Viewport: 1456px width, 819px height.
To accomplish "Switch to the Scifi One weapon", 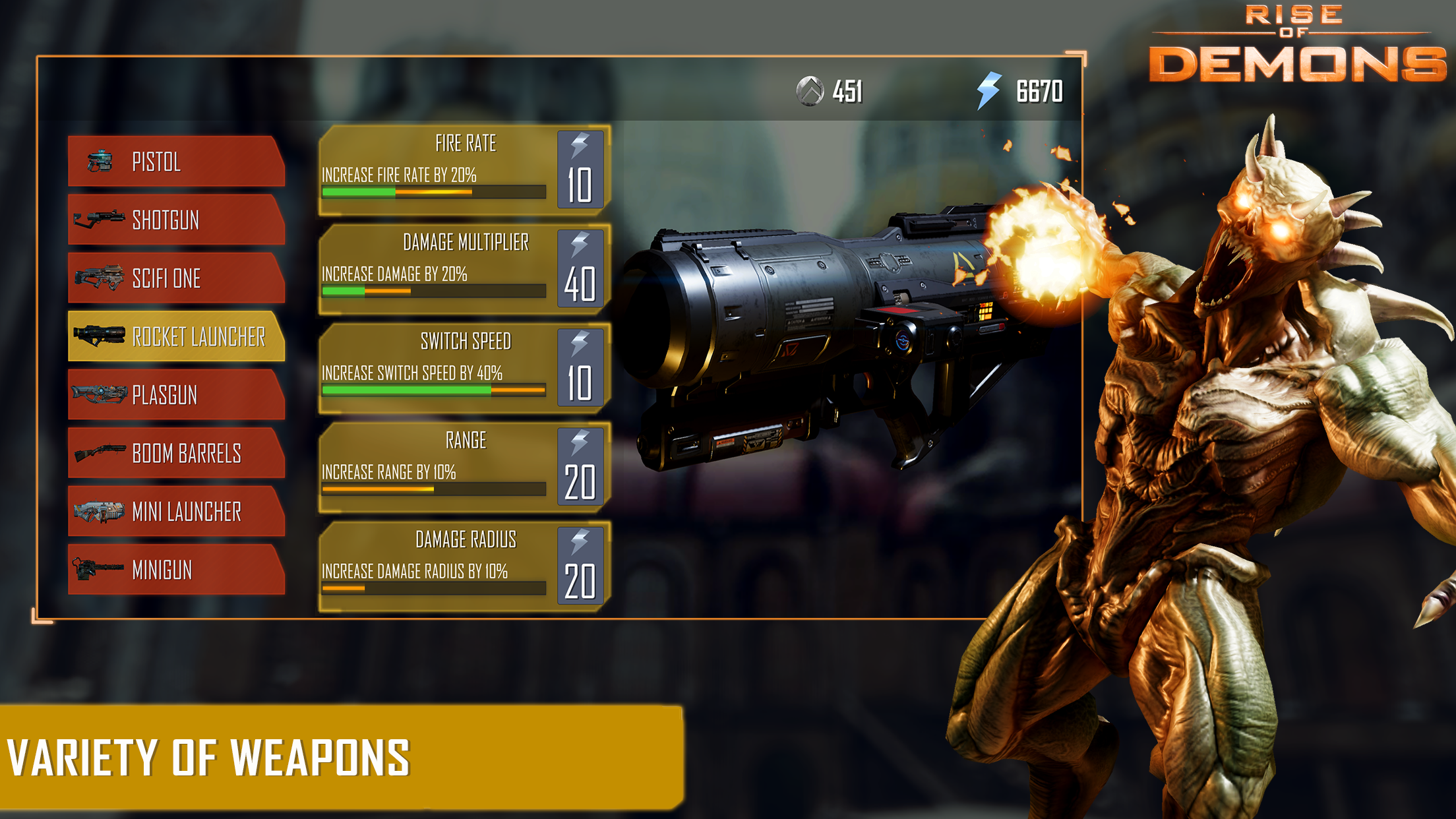I will 176,278.
